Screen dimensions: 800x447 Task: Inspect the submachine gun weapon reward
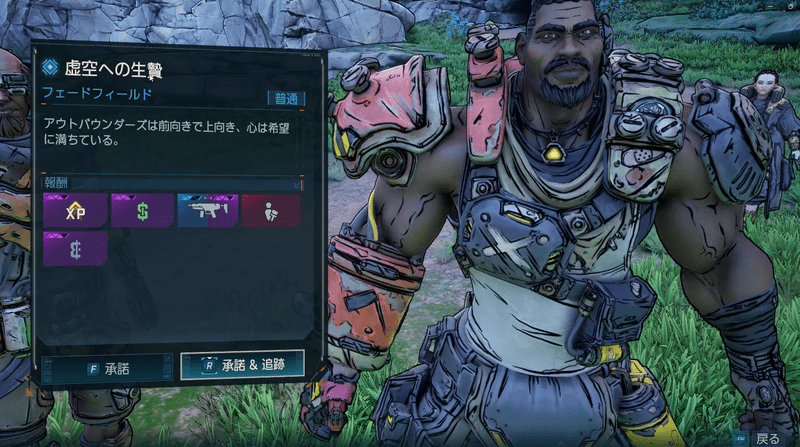click(x=206, y=211)
